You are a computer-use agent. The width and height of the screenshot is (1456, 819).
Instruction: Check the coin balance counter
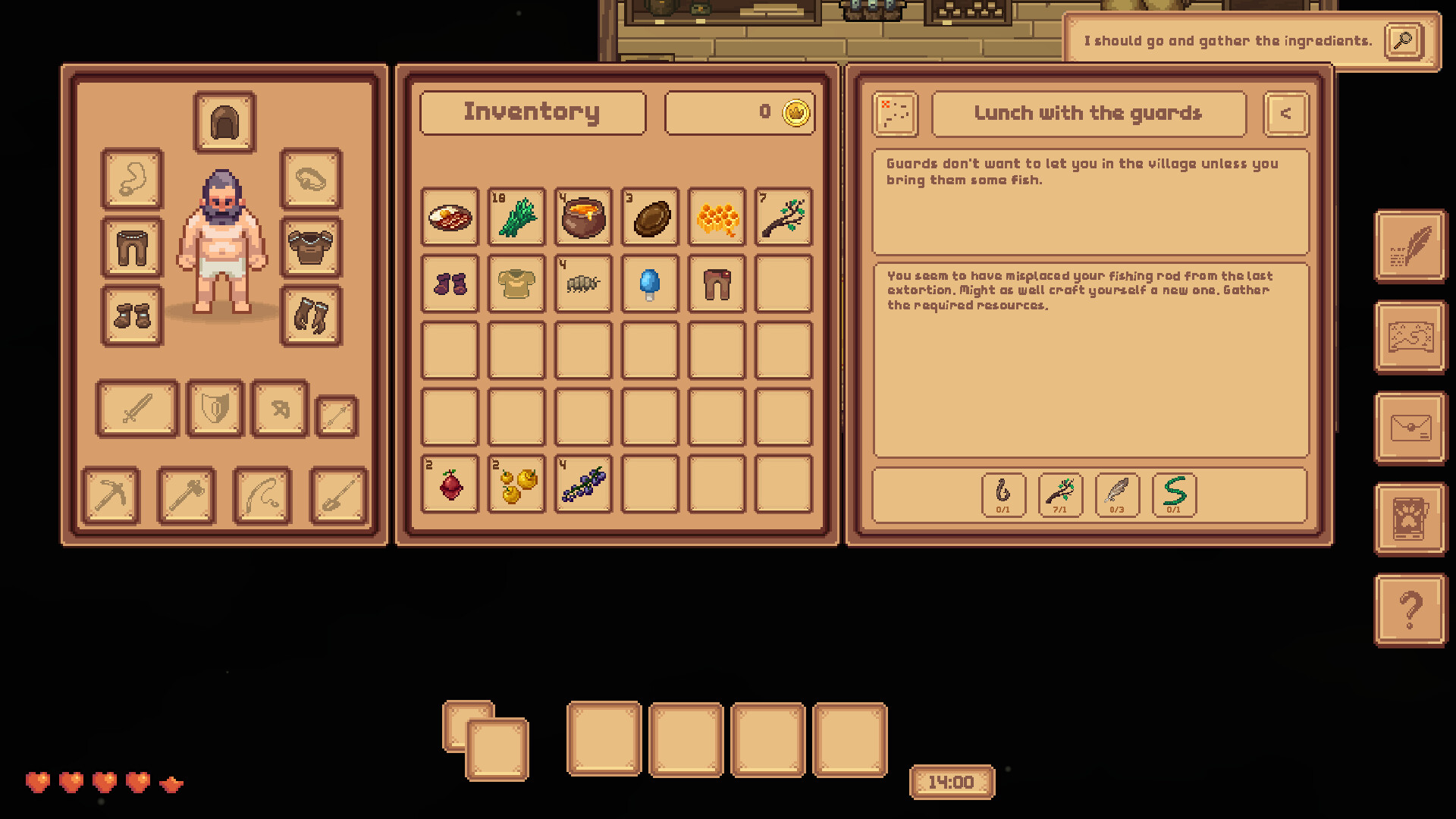point(739,112)
